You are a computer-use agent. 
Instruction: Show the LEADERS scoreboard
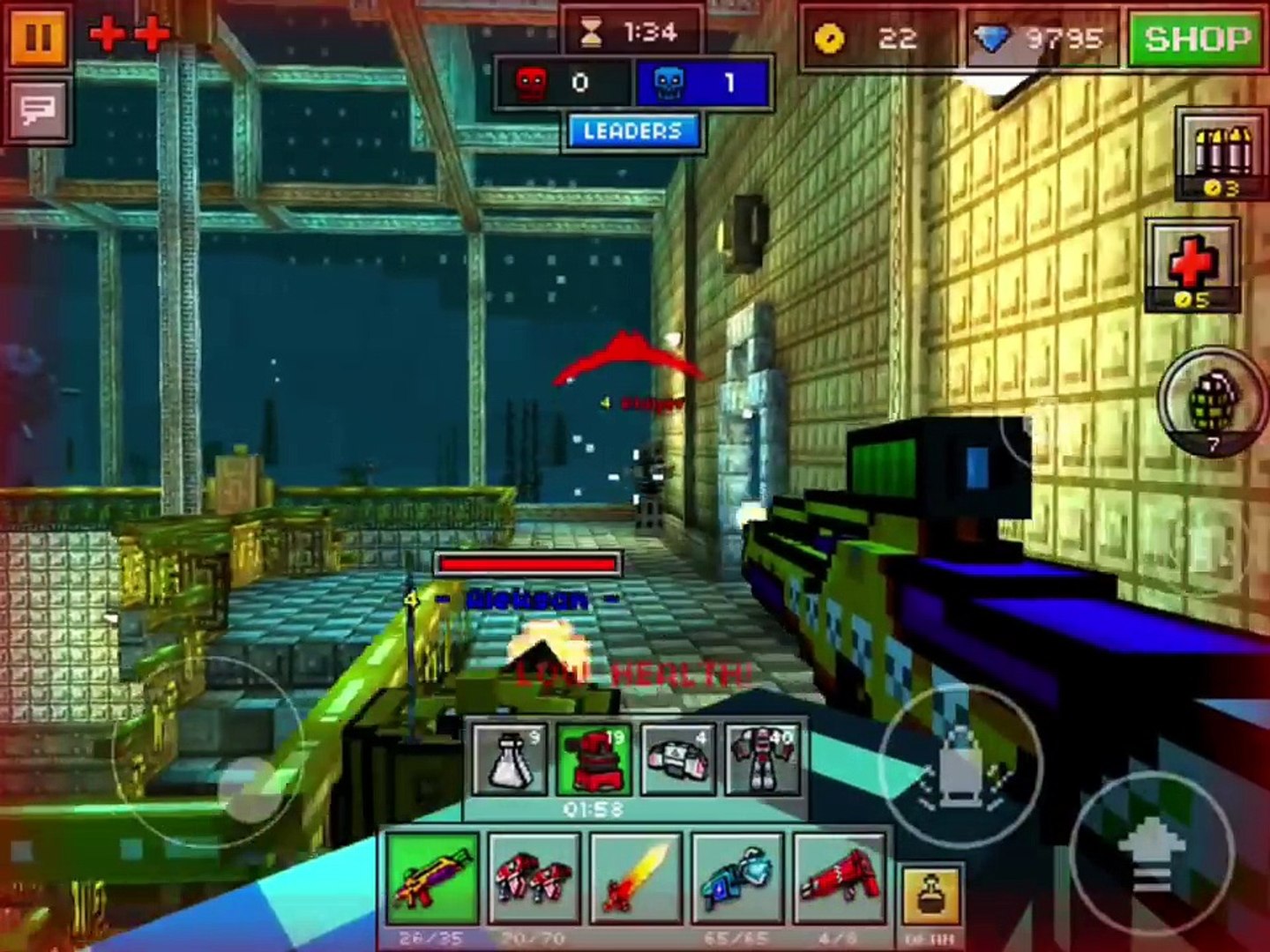(632, 131)
